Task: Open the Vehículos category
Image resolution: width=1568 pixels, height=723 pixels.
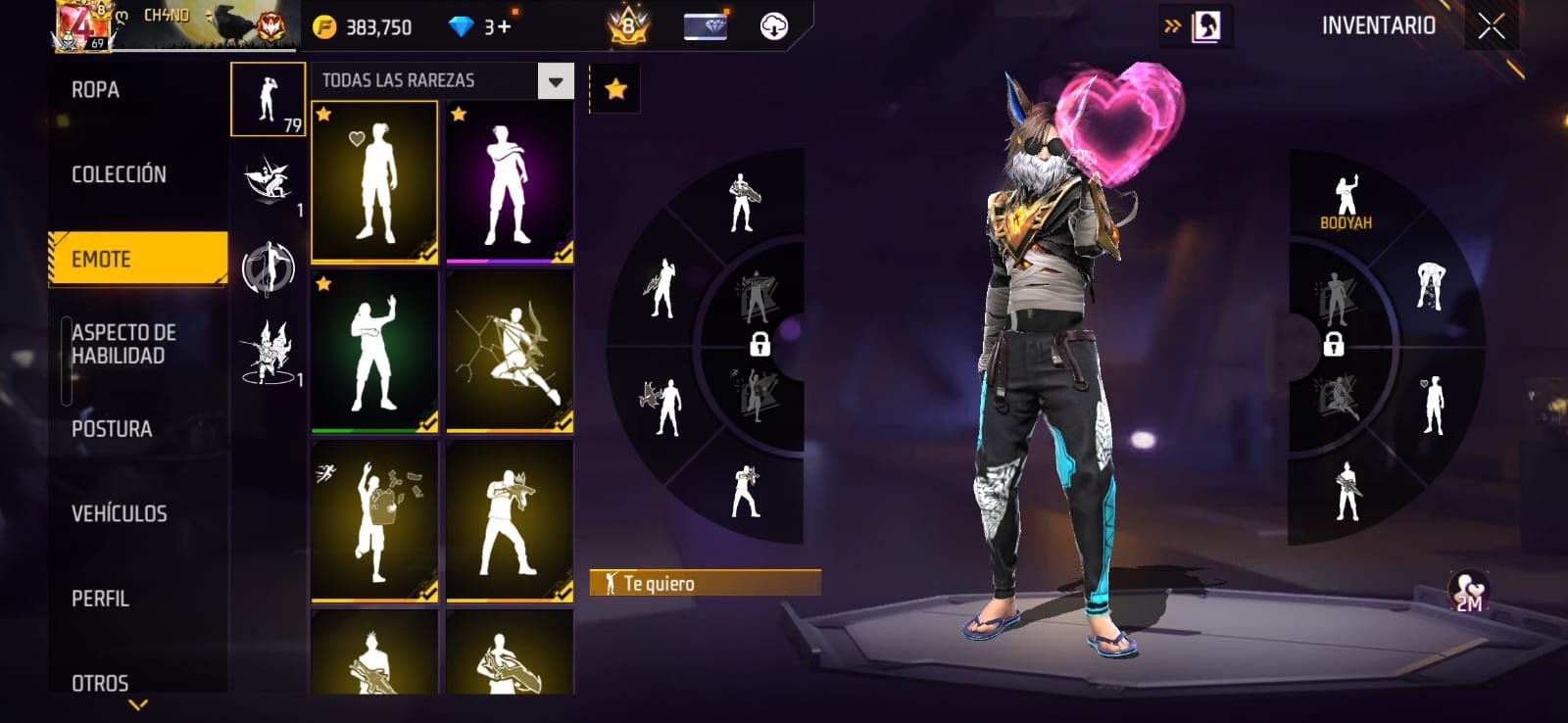Action: click(x=119, y=513)
